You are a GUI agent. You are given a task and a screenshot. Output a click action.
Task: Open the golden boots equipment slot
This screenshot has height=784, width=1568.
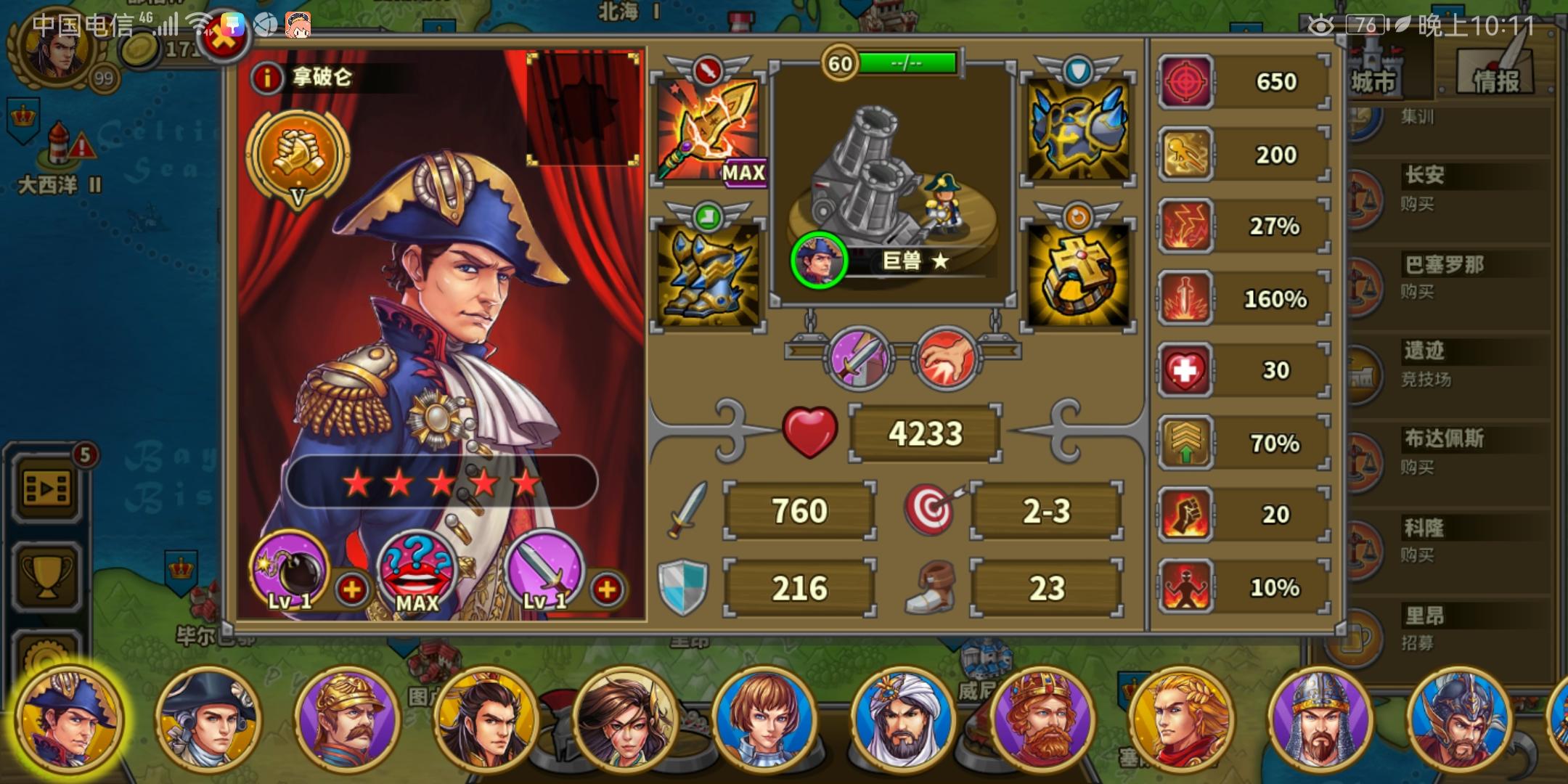(708, 276)
